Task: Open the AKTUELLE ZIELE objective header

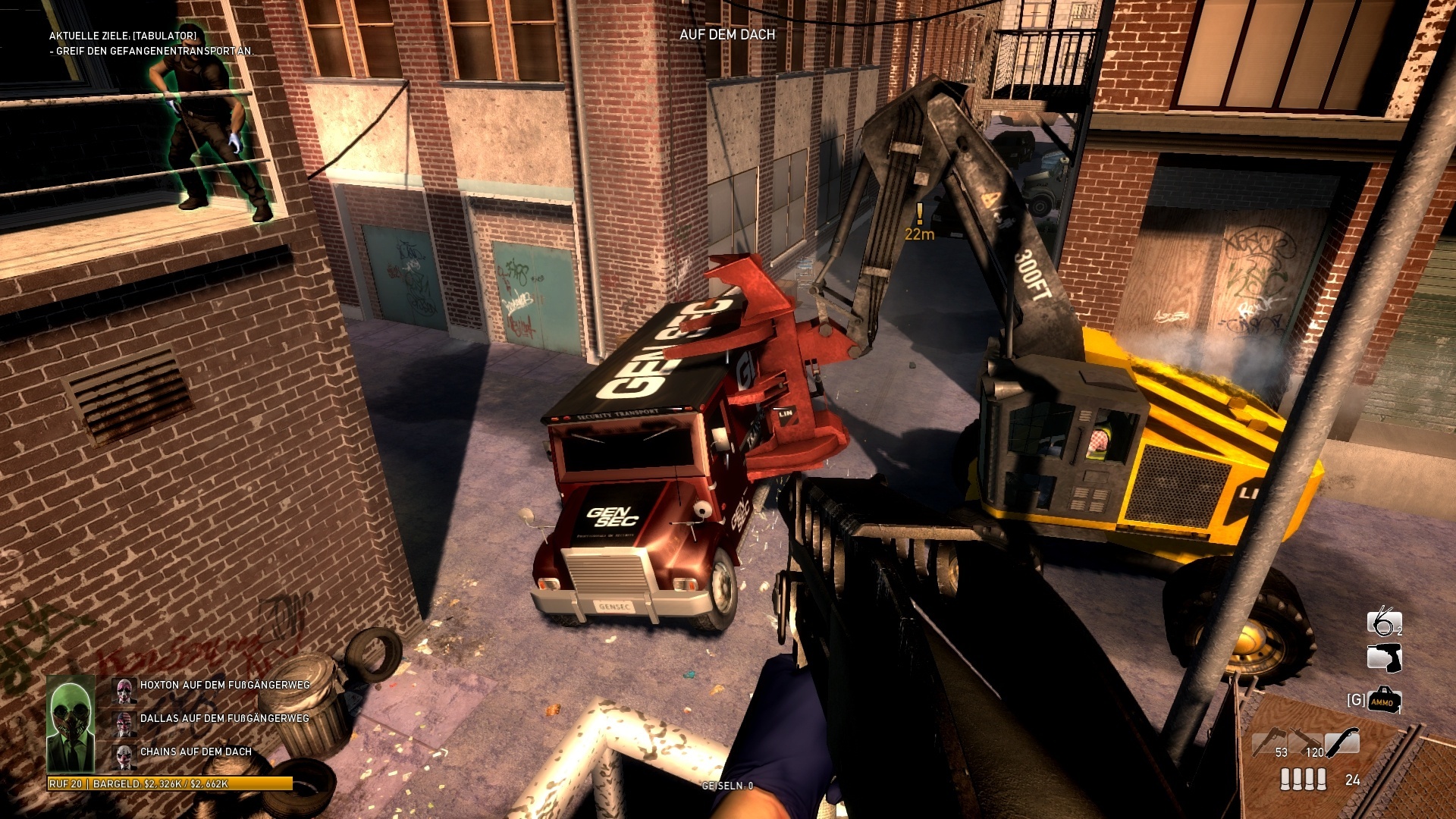Action: (123, 34)
